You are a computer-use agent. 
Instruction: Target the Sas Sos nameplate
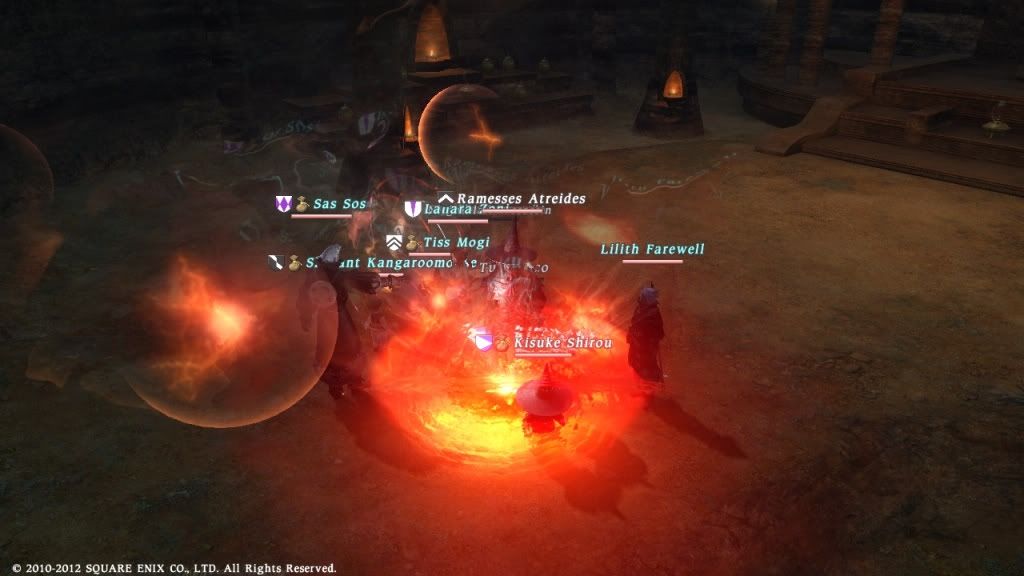click(339, 204)
